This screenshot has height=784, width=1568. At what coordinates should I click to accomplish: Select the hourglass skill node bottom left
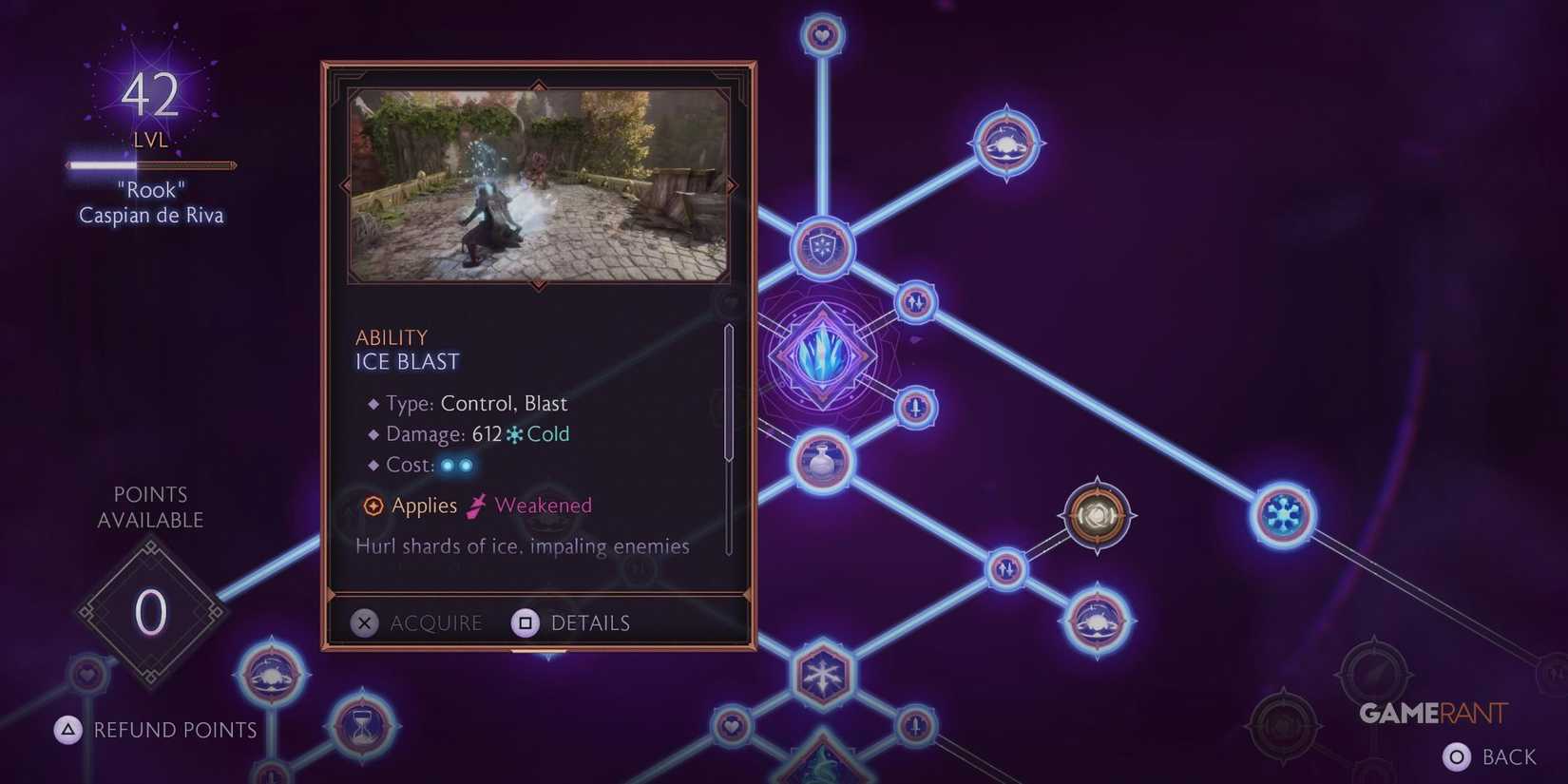click(x=359, y=727)
